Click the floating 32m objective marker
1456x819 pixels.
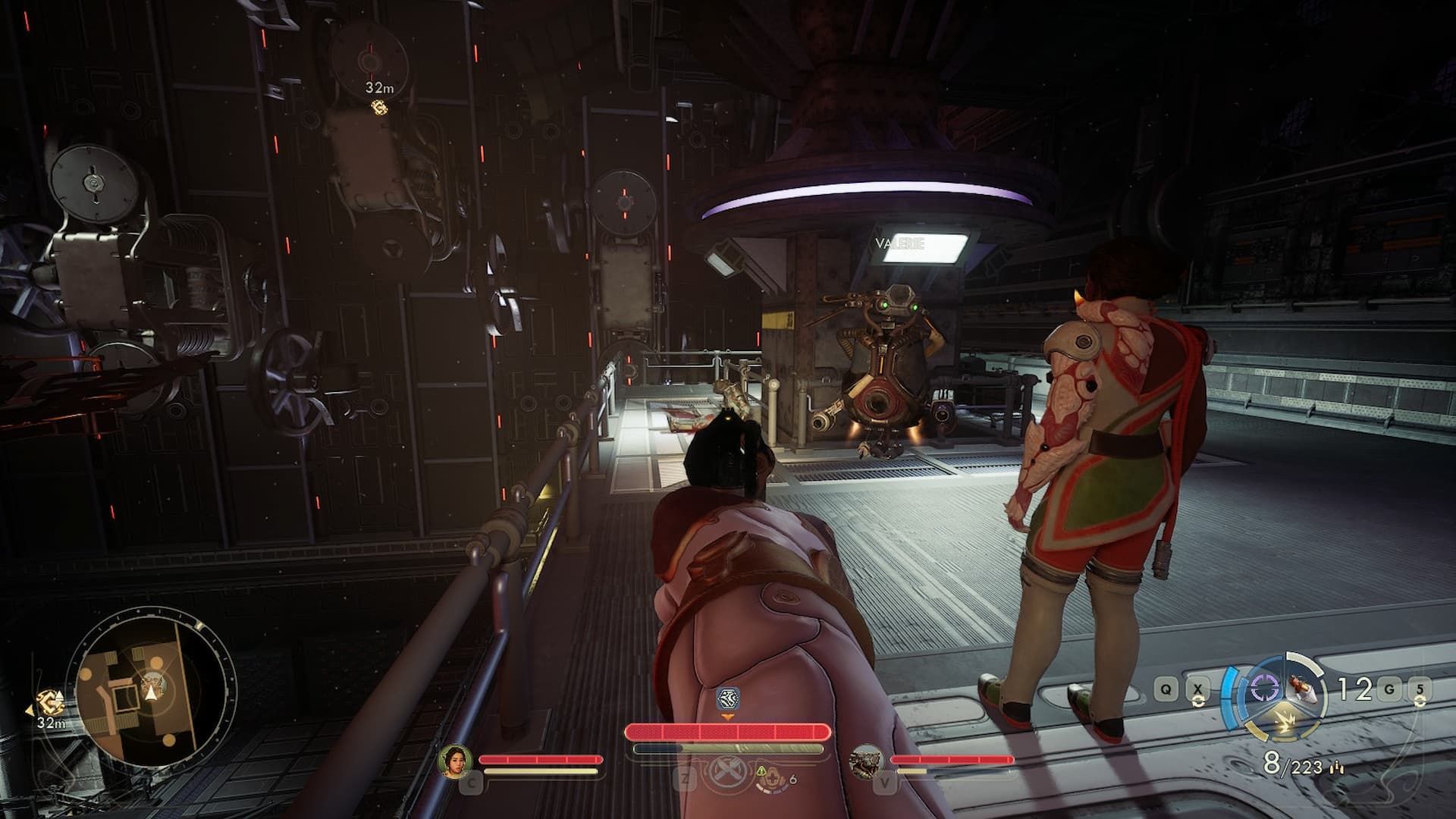point(378,107)
